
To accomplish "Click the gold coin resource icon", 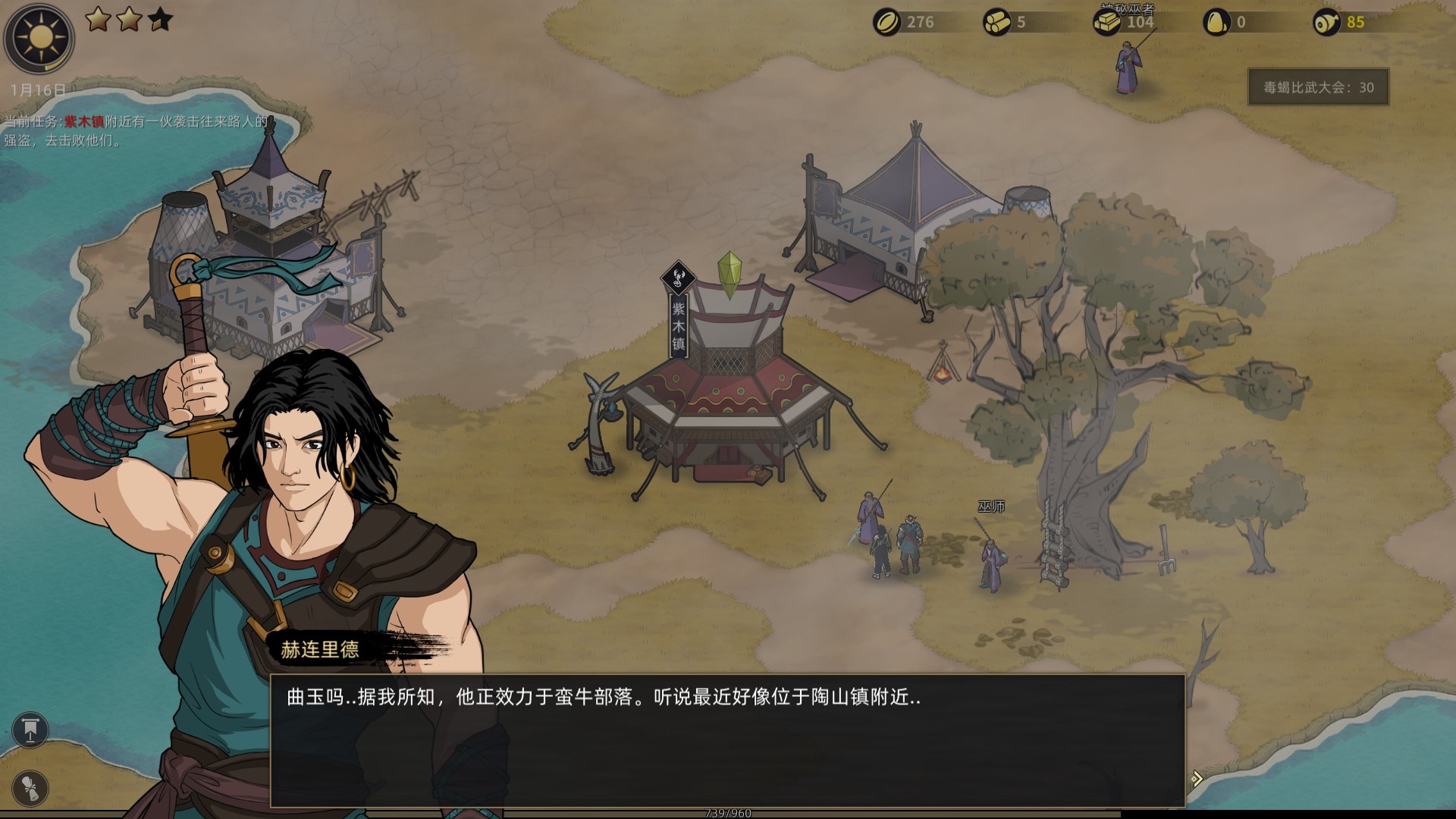I will [886, 22].
